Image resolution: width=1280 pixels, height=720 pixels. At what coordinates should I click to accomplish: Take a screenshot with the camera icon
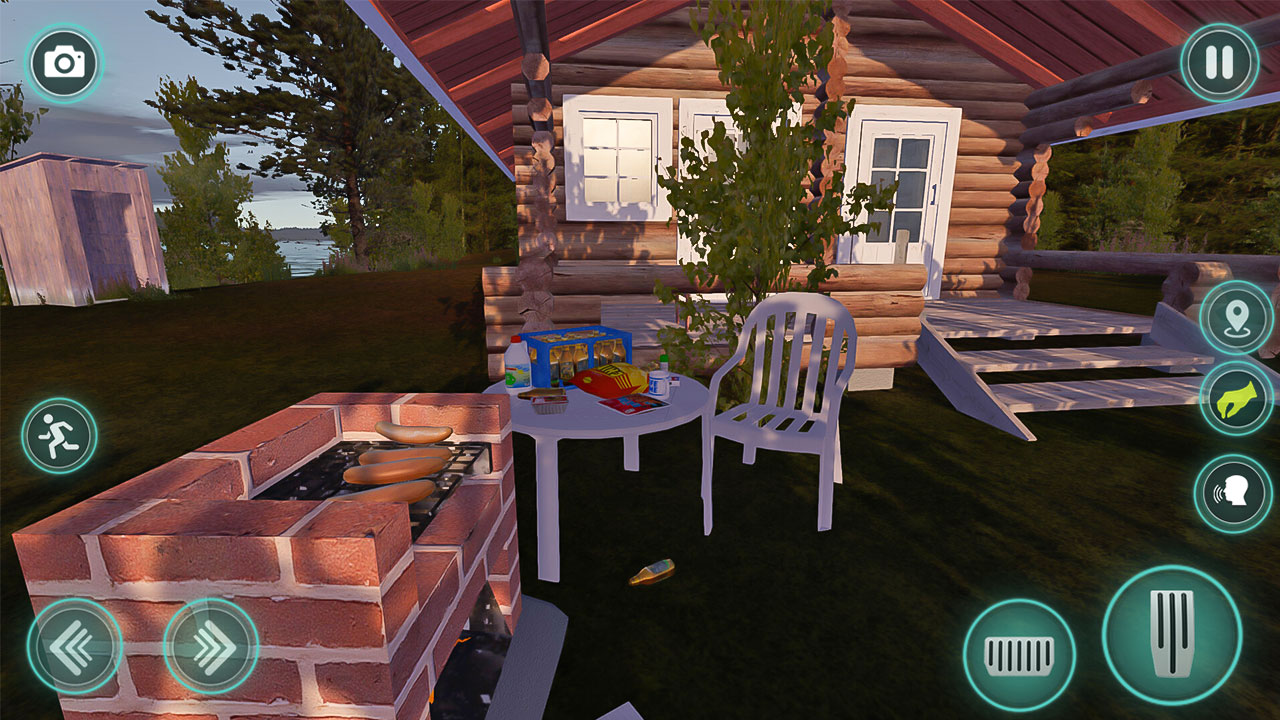coord(63,63)
